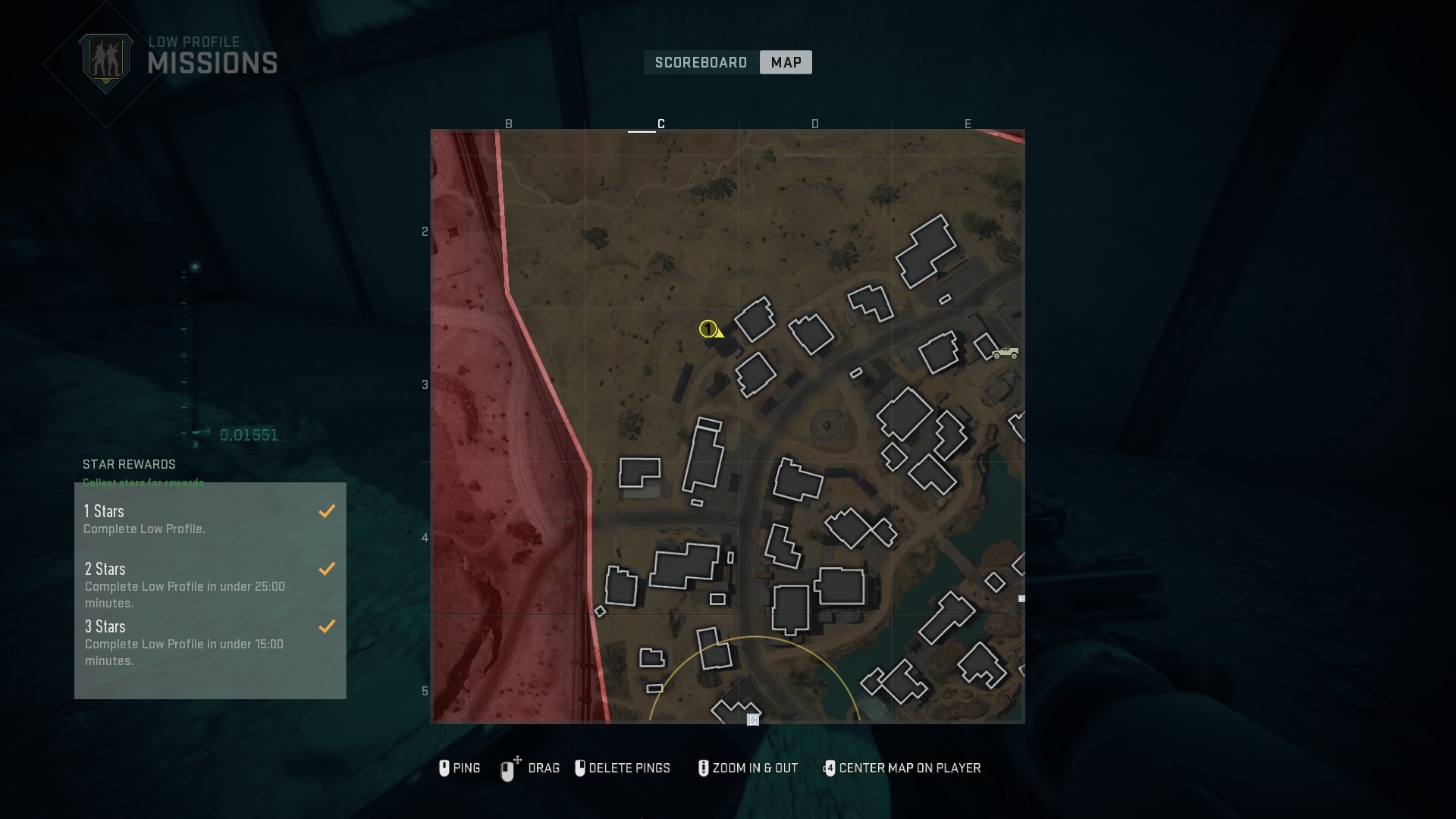
Task: Click the small white marker at map bottom edge
Action: tap(753, 720)
